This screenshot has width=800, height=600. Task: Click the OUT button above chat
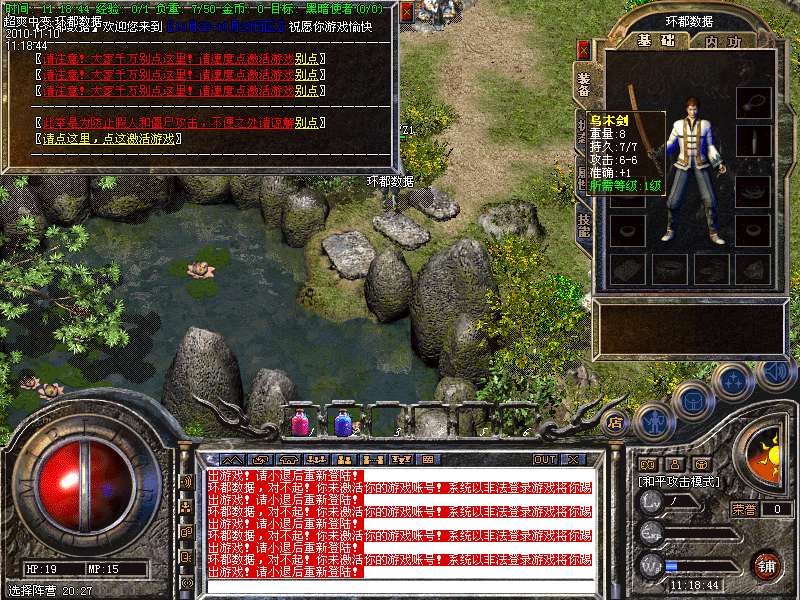point(544,459)
